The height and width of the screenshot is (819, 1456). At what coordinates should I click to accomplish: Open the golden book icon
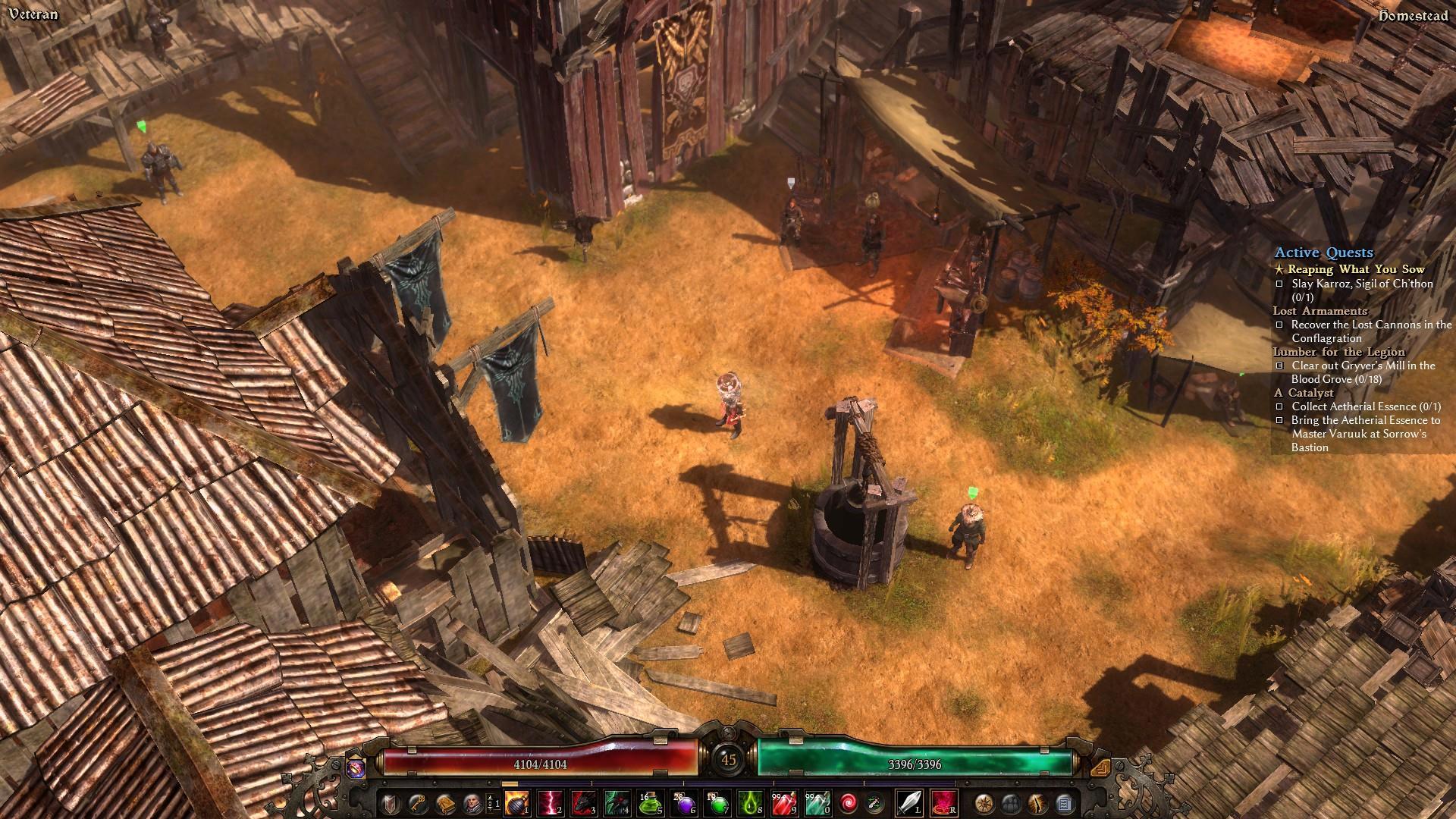[x=444, y=802]
